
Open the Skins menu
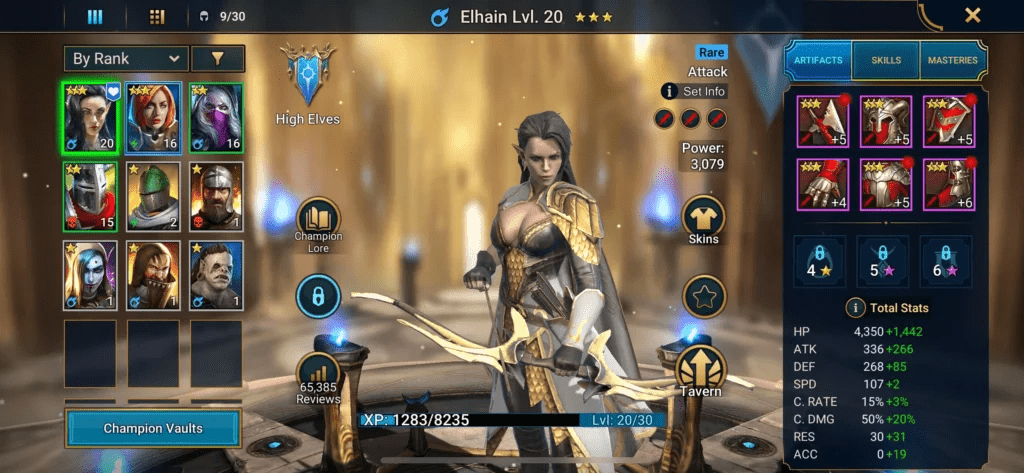tap(704, 219)
